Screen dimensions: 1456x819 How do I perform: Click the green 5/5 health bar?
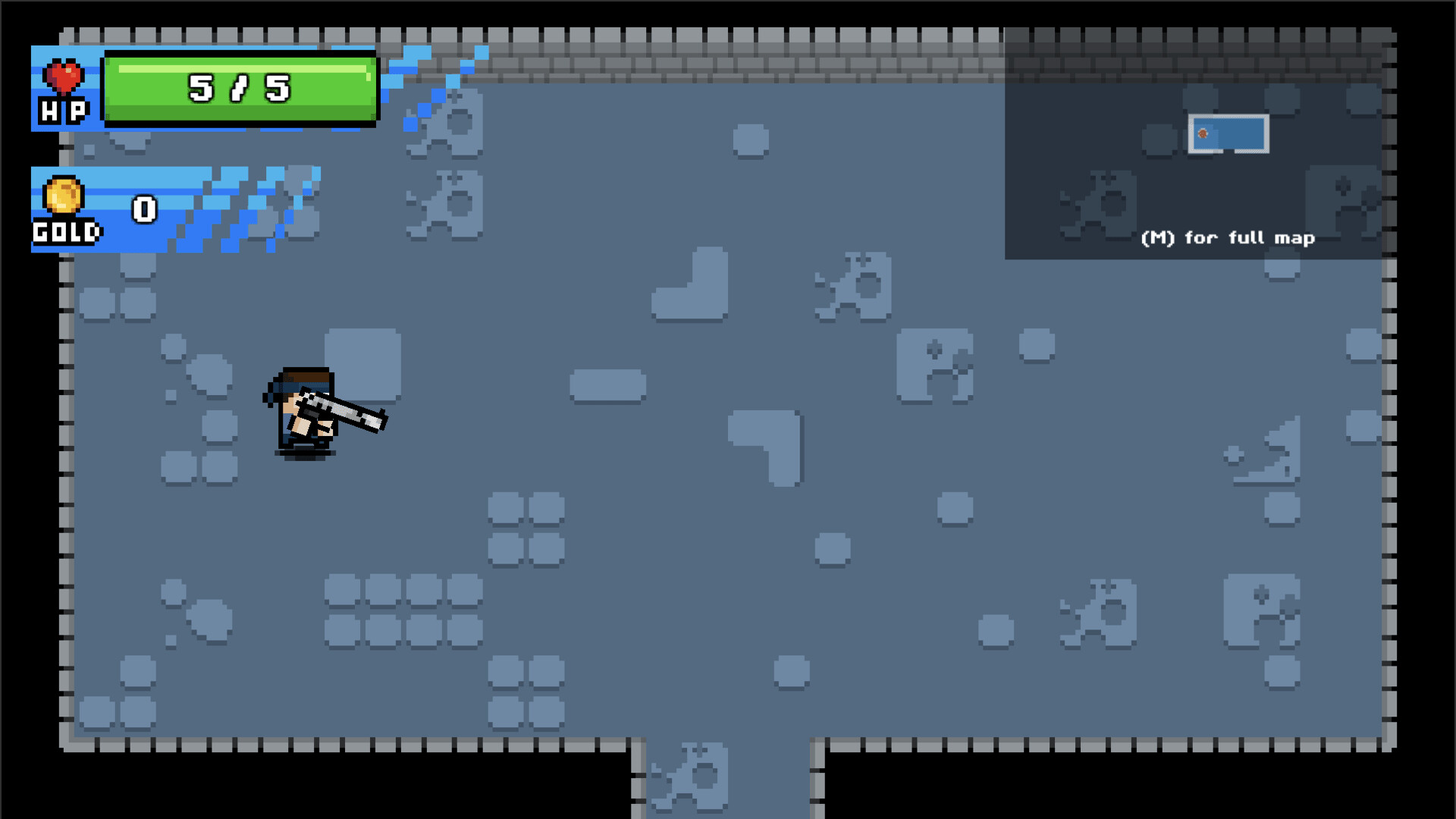click(x=239, y=87)
